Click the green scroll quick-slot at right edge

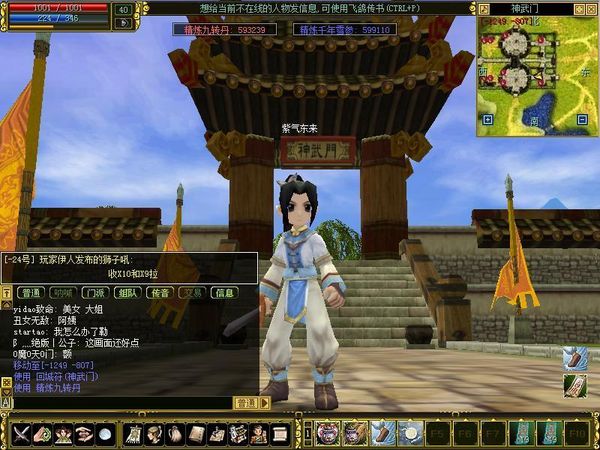(575, 386)
